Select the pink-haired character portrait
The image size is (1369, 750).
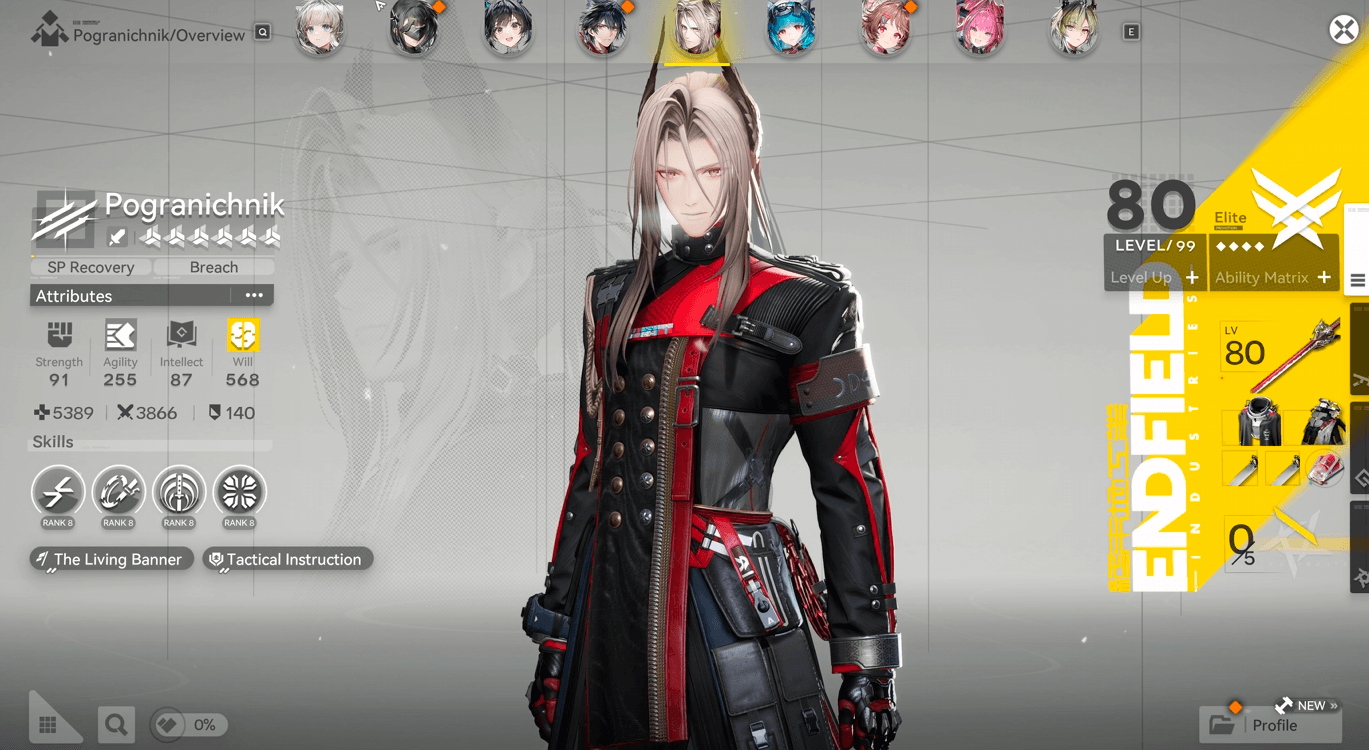pyautogui.click(x=980, y=31)
